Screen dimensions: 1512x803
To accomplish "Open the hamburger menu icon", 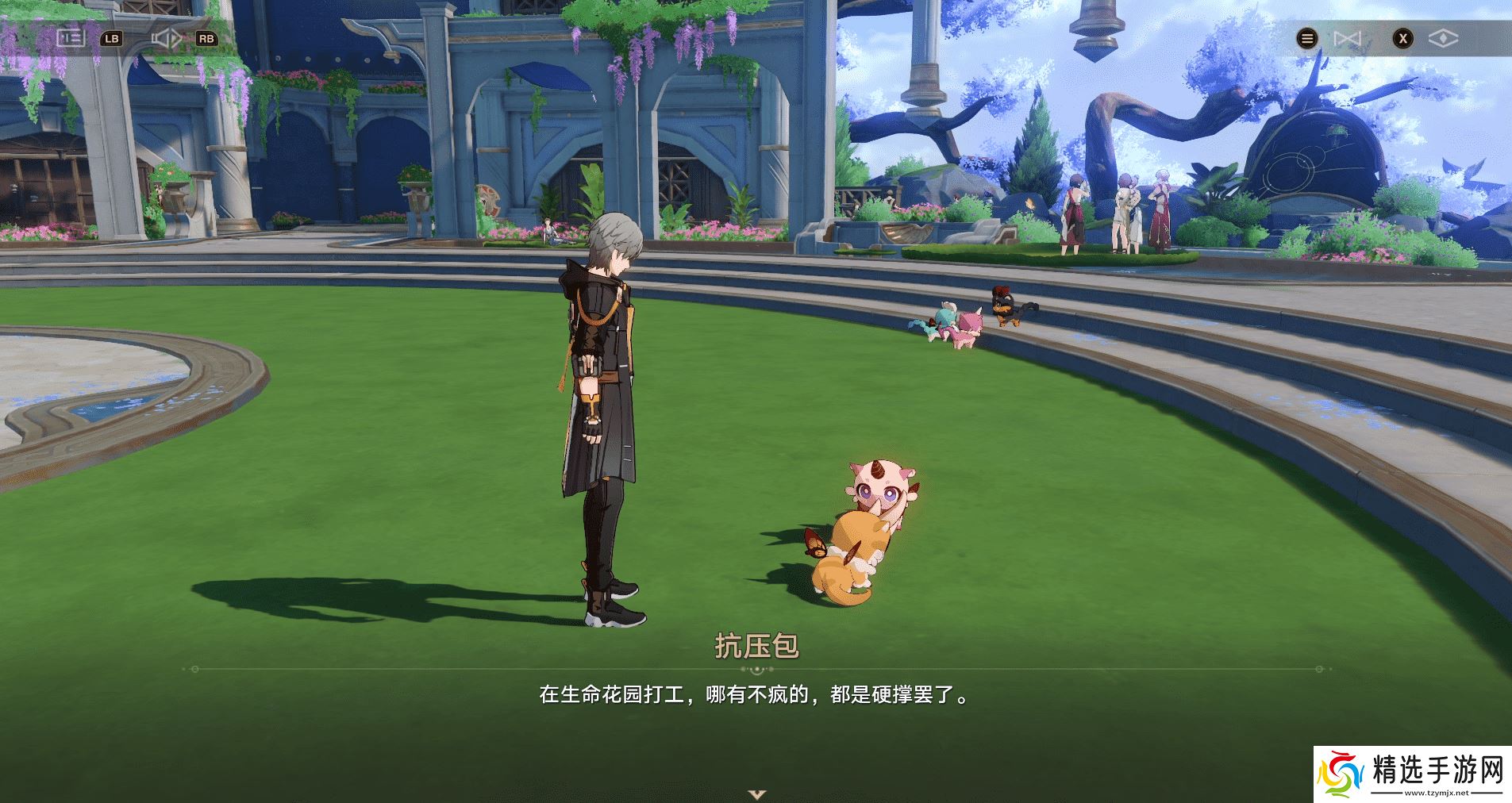I will point(1306,37).
